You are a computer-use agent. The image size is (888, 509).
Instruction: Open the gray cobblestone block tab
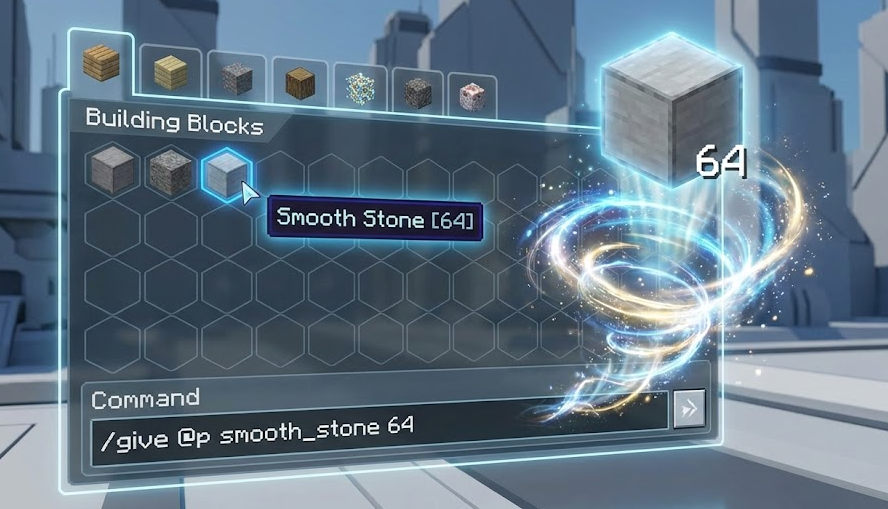coord(237,78)
